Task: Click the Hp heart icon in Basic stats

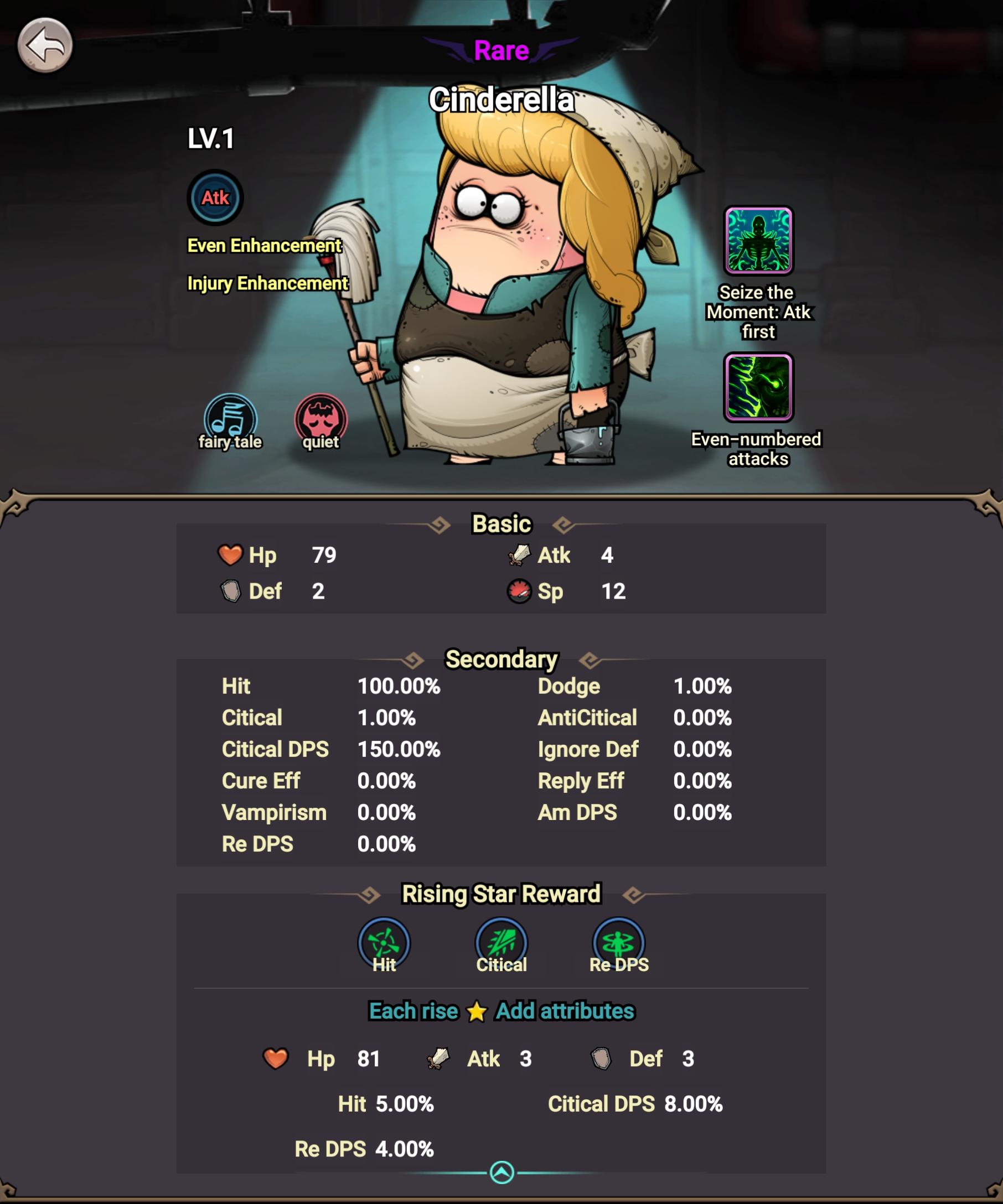Action: [231, 554]
